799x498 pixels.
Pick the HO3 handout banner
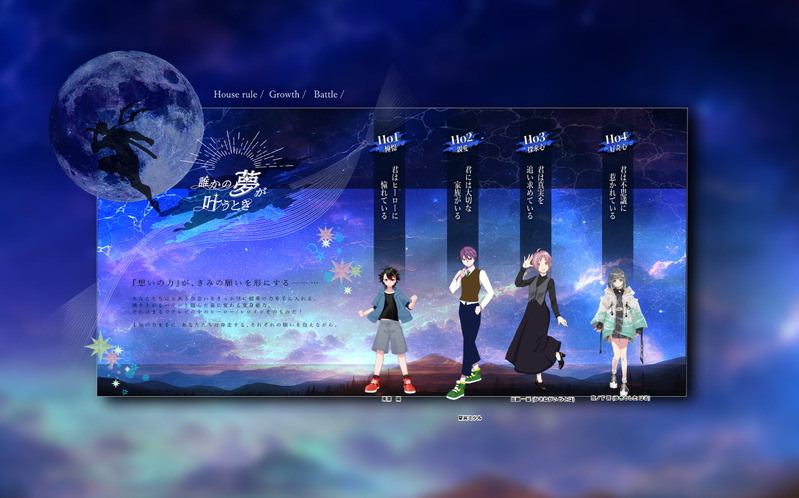(x=535, y=142)
